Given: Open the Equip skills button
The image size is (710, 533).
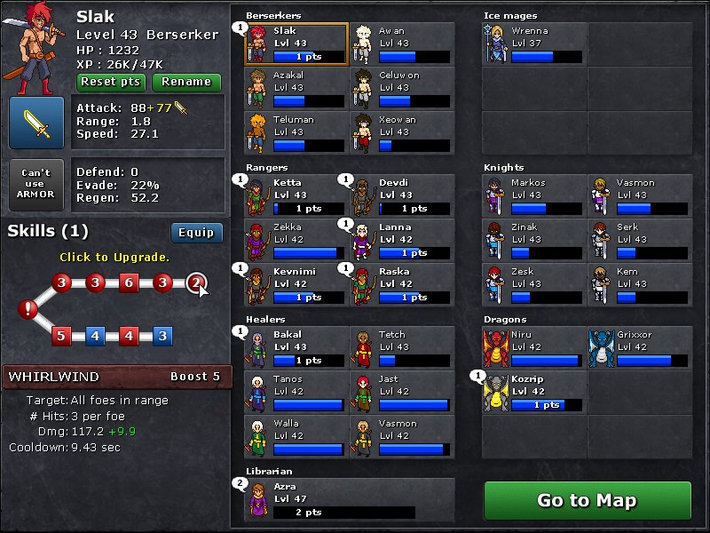Looking at the screenshot, I should pyautogui.click(x=196, y=232).
